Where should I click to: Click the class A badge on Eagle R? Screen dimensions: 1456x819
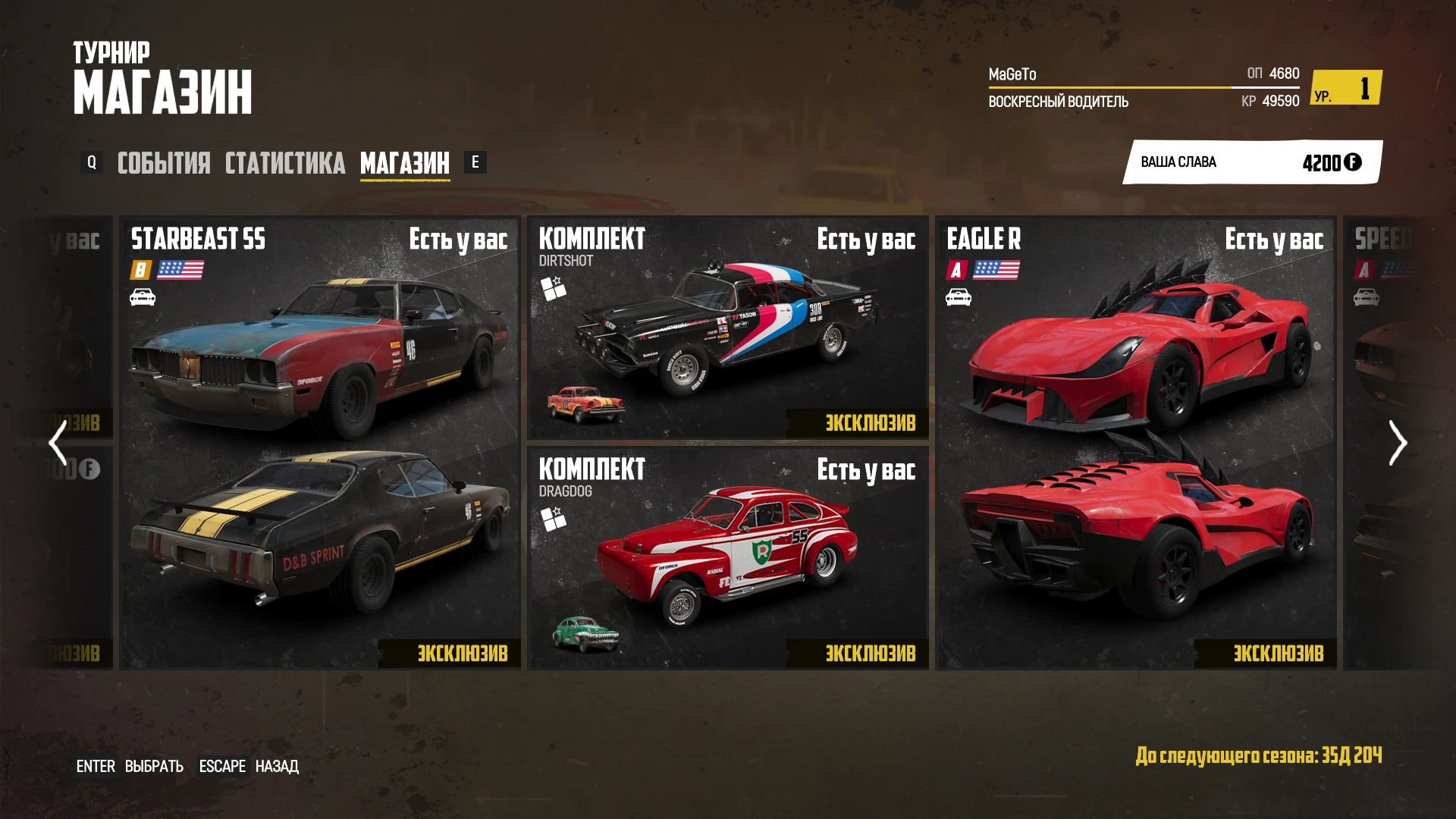(957, 268)
